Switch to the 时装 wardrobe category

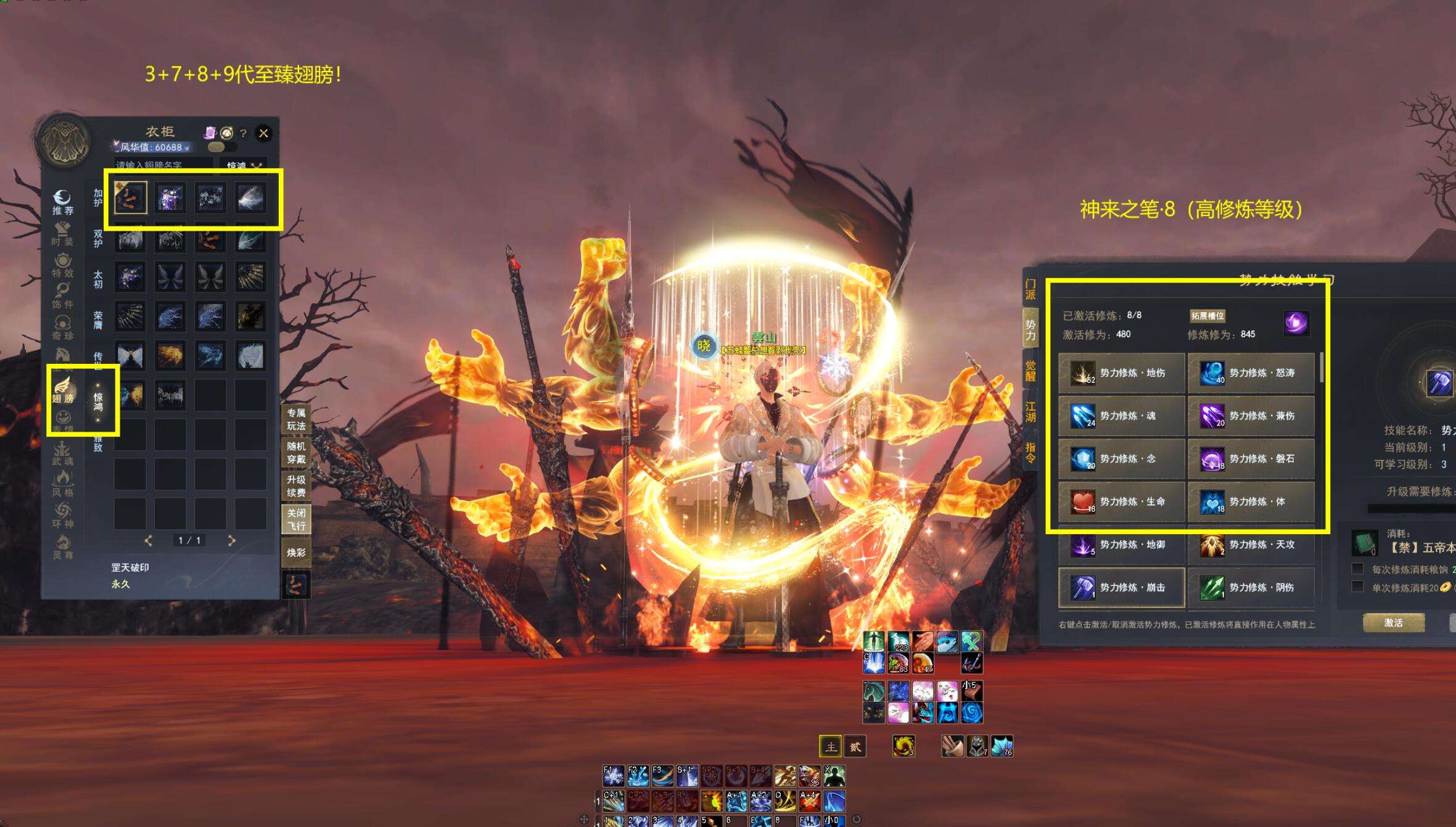(62, 234)
